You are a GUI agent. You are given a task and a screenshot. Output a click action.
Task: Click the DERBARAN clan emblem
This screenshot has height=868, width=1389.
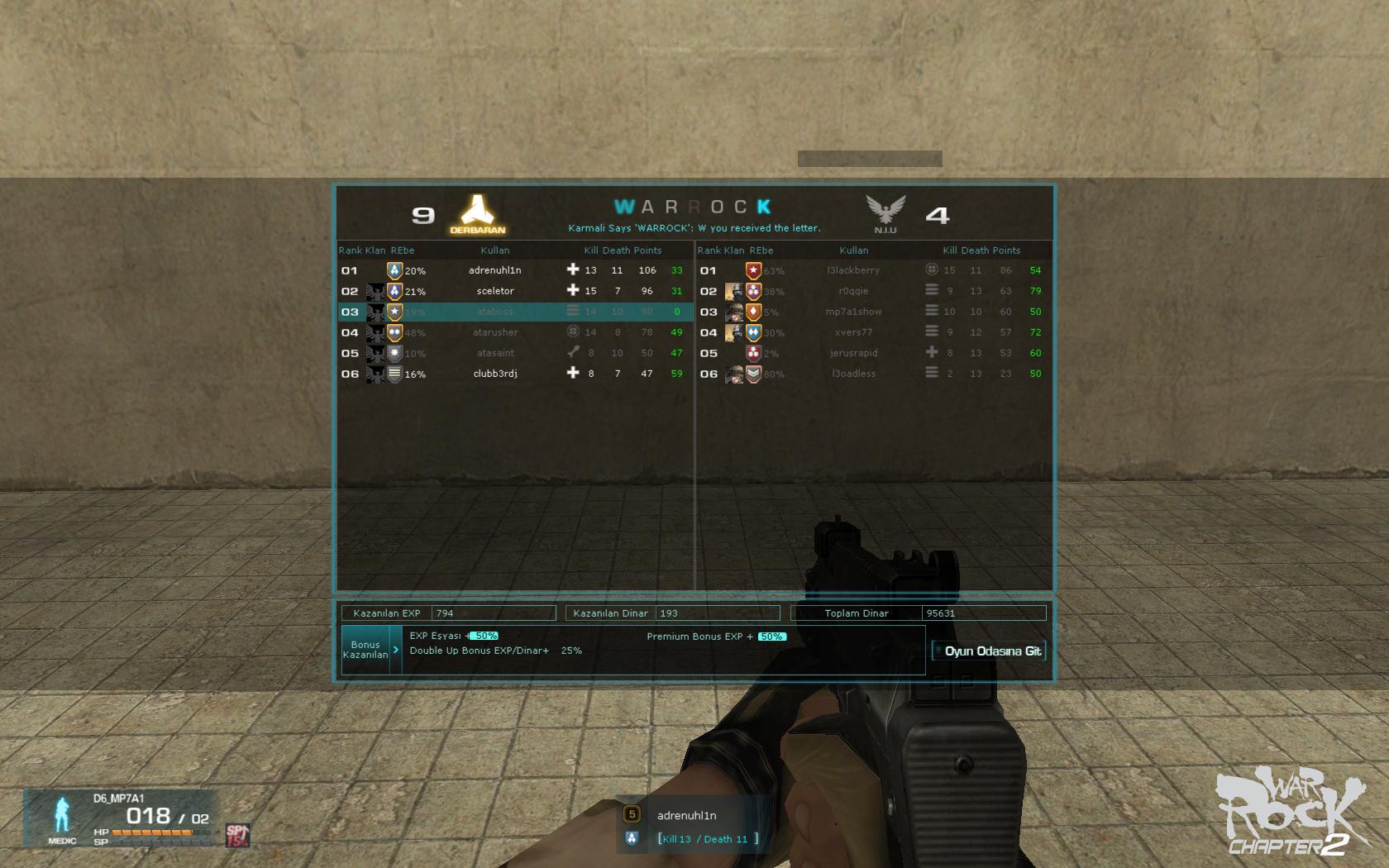[x=477, y=212]
